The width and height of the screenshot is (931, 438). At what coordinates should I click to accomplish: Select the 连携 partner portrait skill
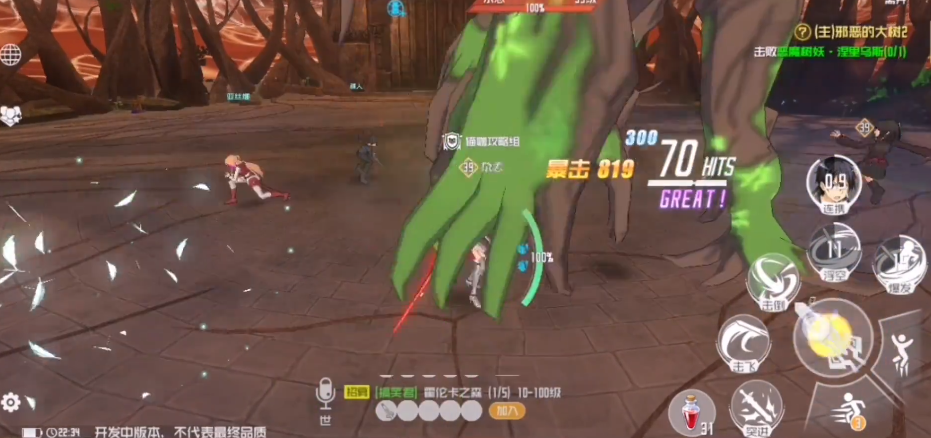(x=832, y=186)
